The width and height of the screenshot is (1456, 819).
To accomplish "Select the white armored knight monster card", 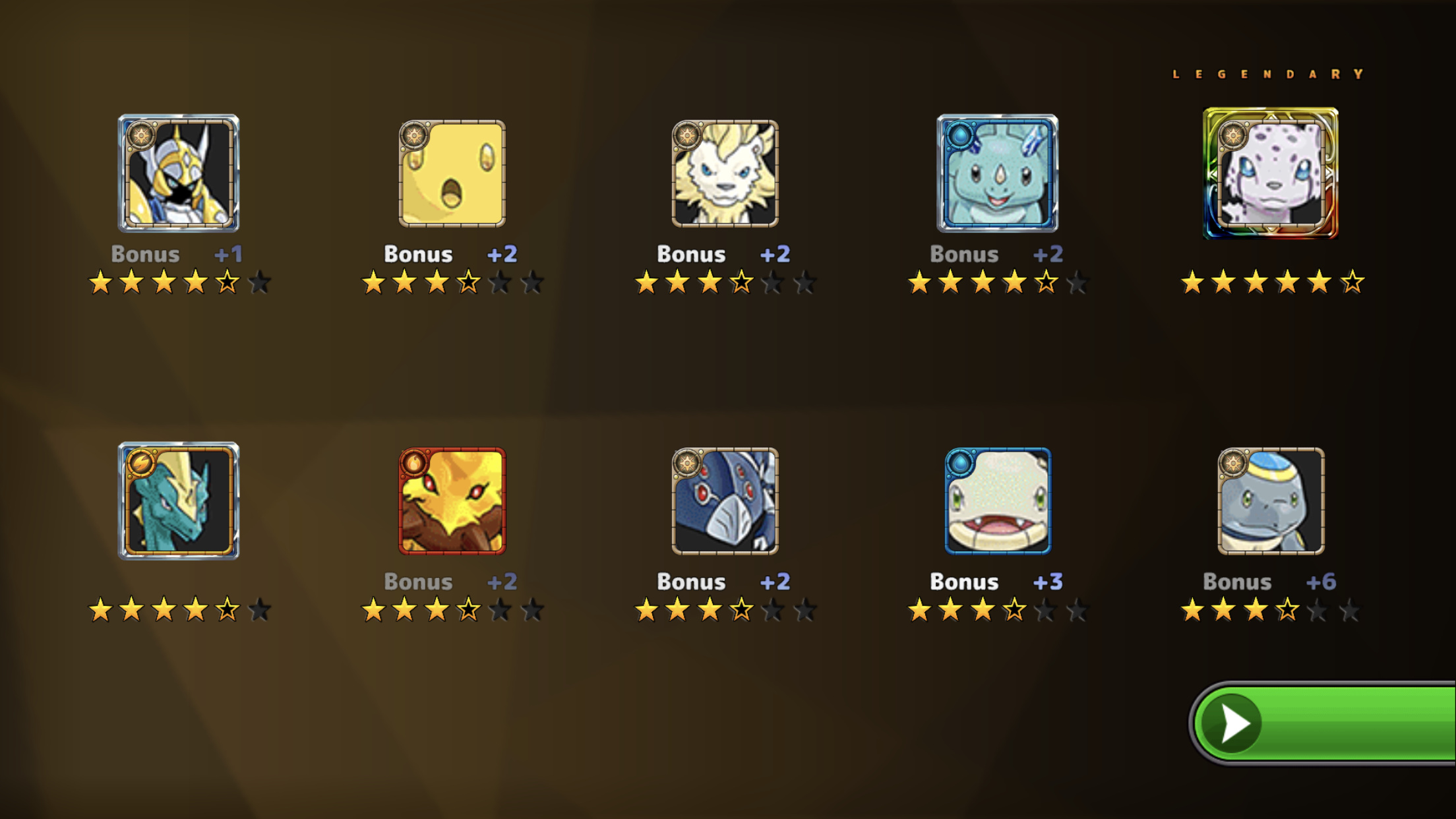I will pos(178,173).
